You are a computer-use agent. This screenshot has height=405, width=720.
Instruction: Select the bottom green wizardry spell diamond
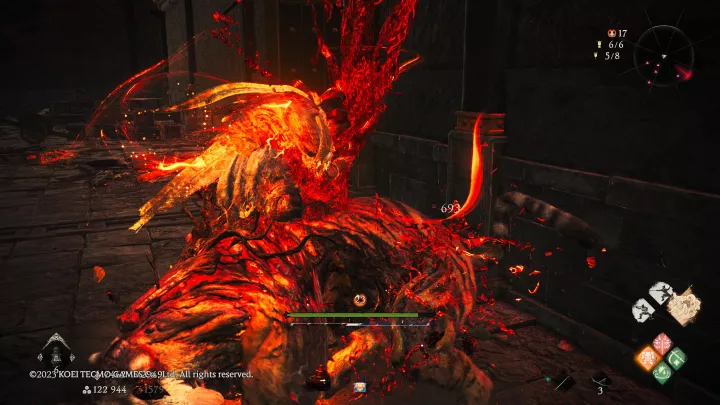coord(662,372)
